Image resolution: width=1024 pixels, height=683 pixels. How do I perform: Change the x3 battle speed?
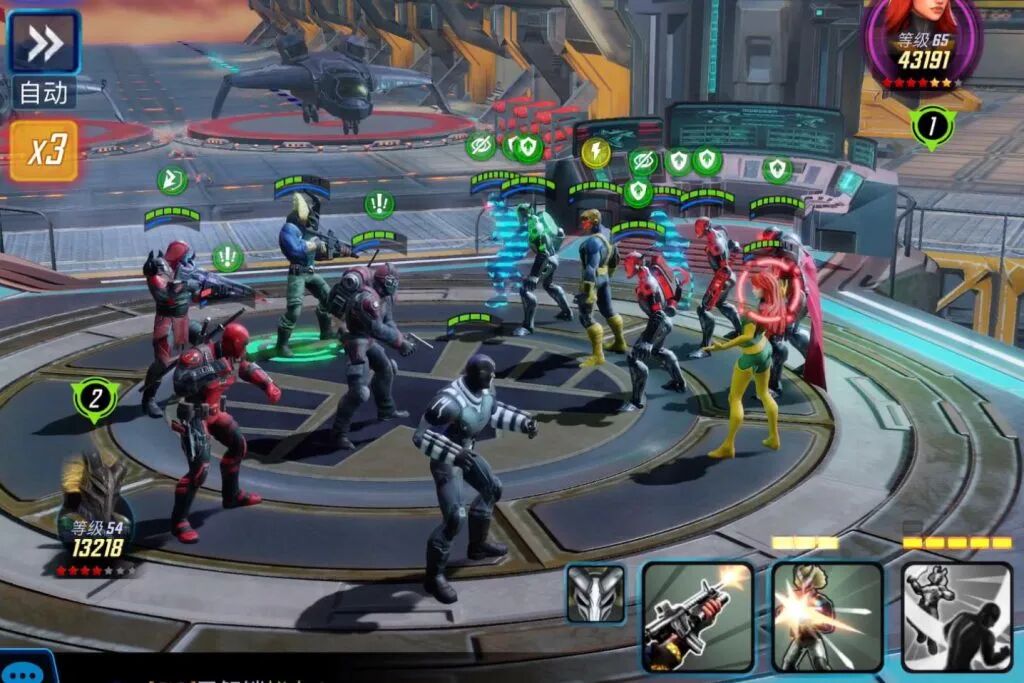coord(45,151)
